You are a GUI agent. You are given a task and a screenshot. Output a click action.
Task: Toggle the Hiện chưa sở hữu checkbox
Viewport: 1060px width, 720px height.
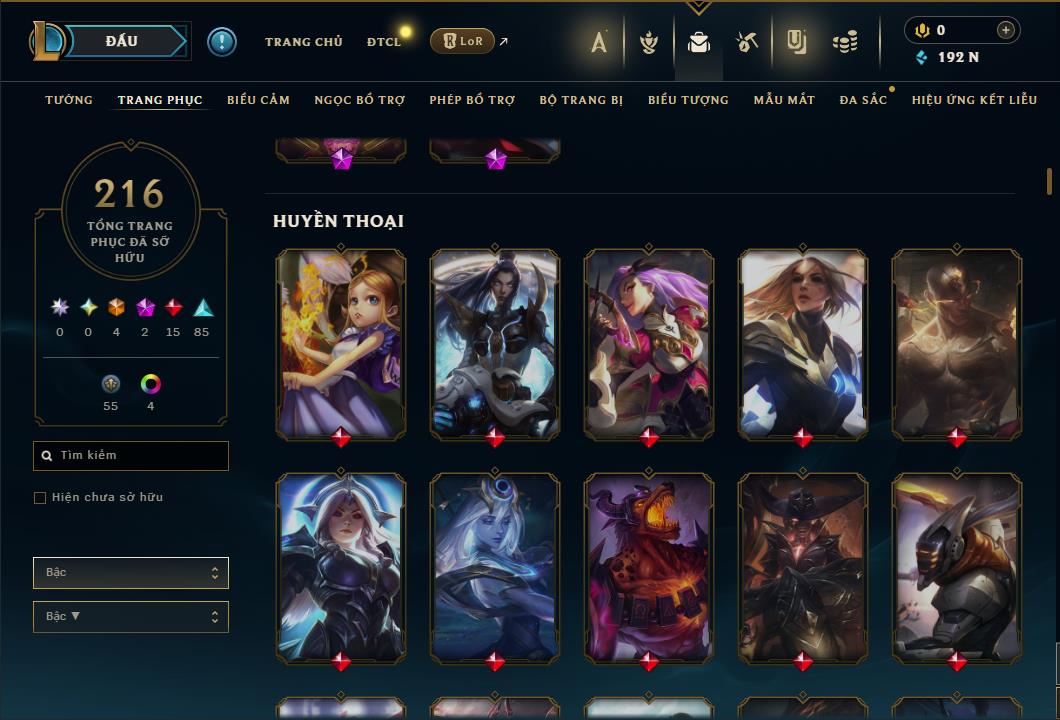pyautogui.click(x=40, y=498)
